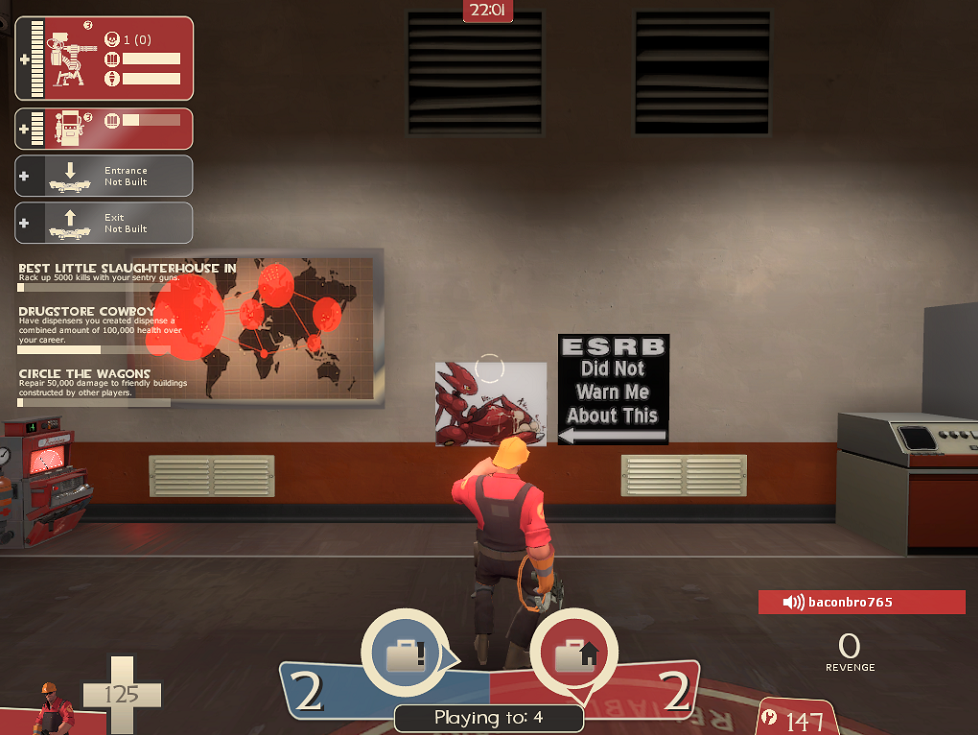Click the teleporter Exit Not Built panel

(x=104, y=223)
